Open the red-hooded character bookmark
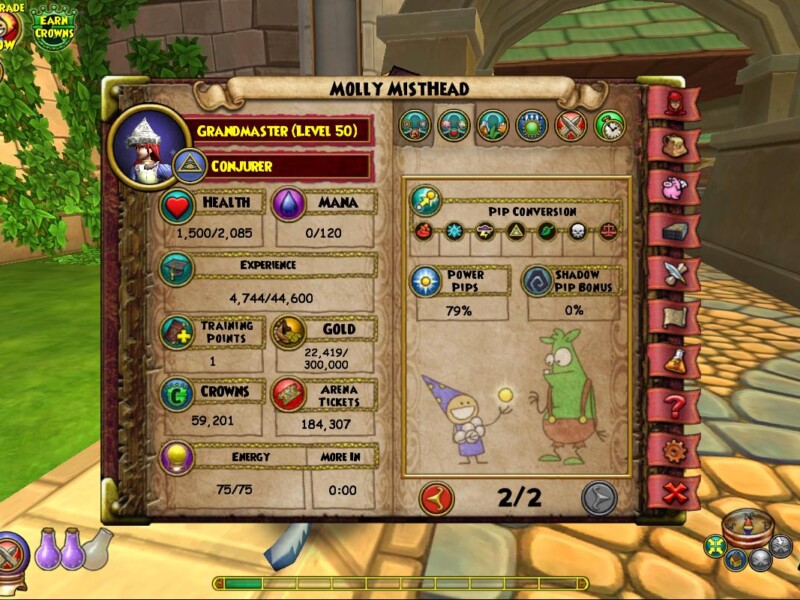Image resolution: width=800 pixels, height=600 pixels. [673, 103]
